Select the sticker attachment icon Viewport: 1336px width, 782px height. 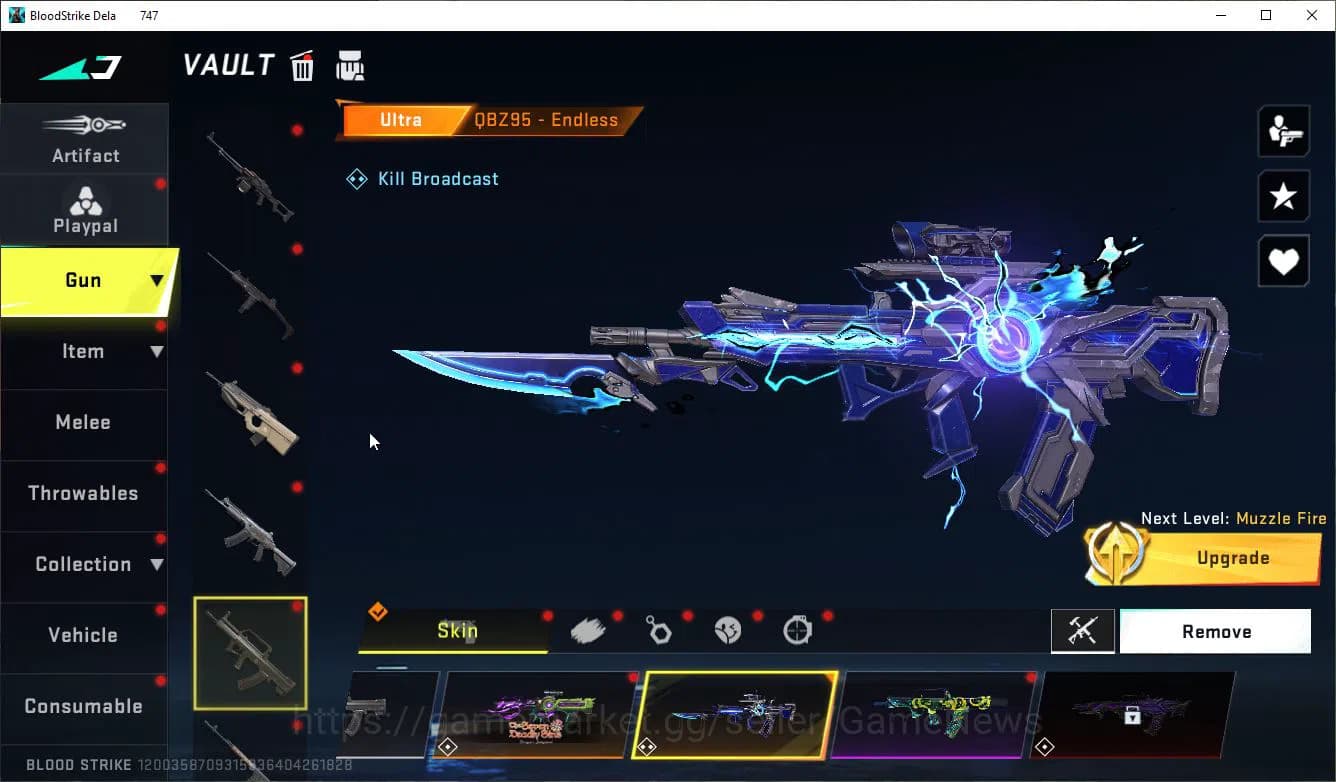[x=729, y=629]
